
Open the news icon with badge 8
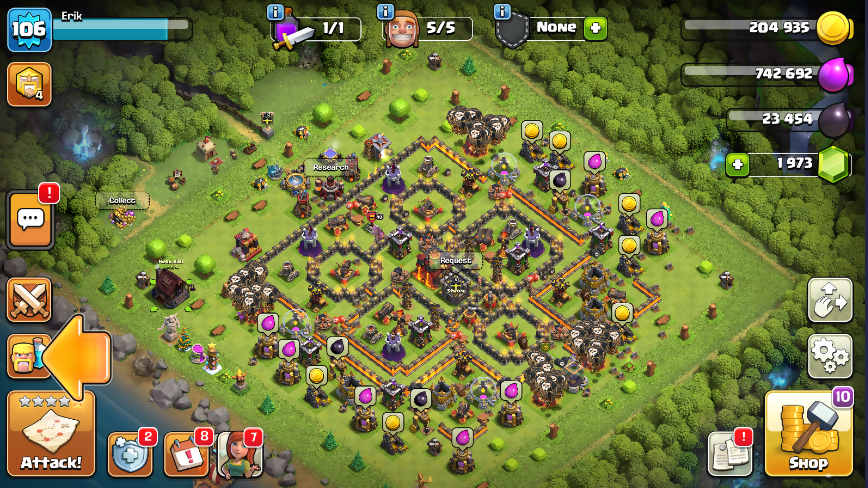pos(186,454)
